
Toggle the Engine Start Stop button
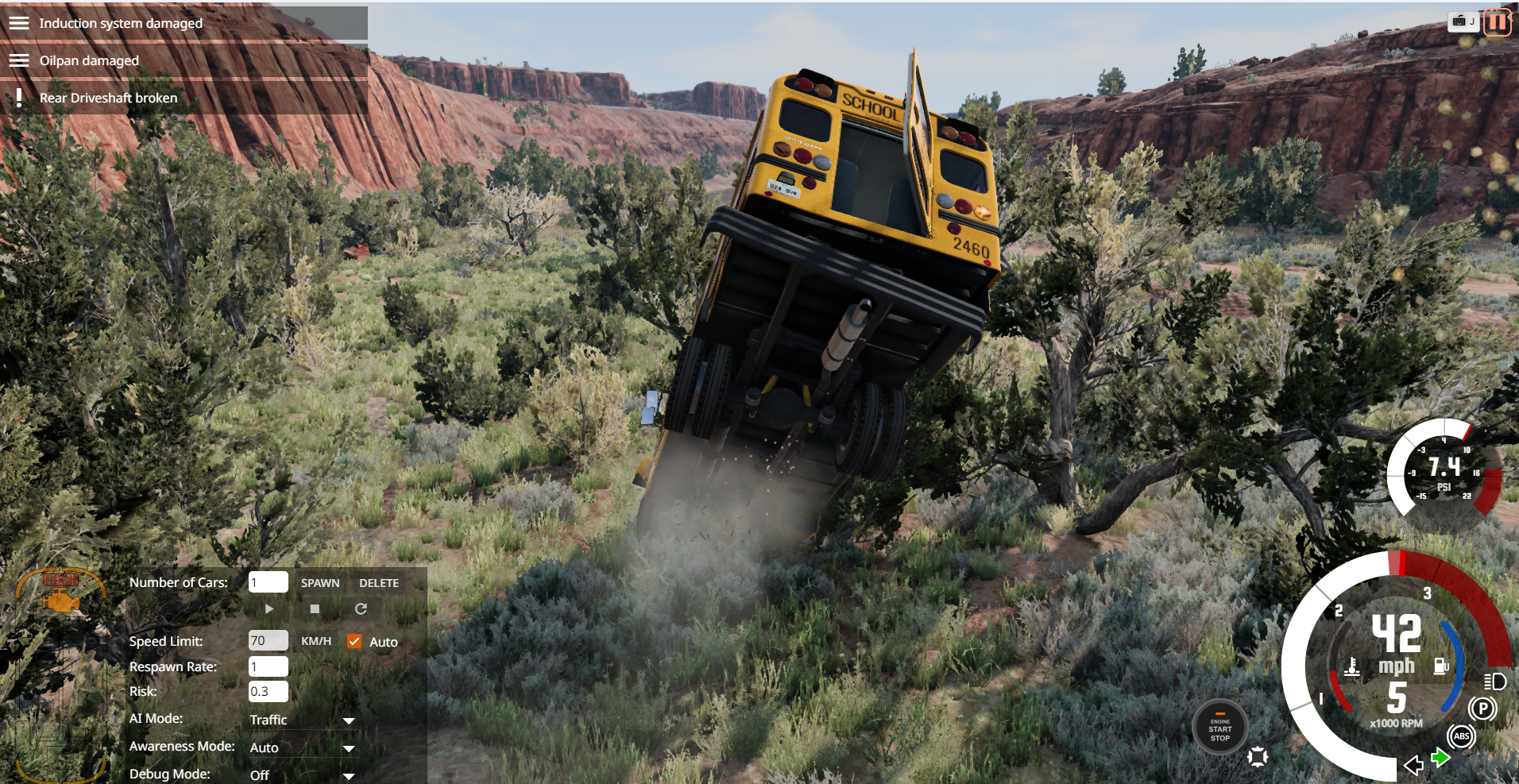pos(1219,728)
